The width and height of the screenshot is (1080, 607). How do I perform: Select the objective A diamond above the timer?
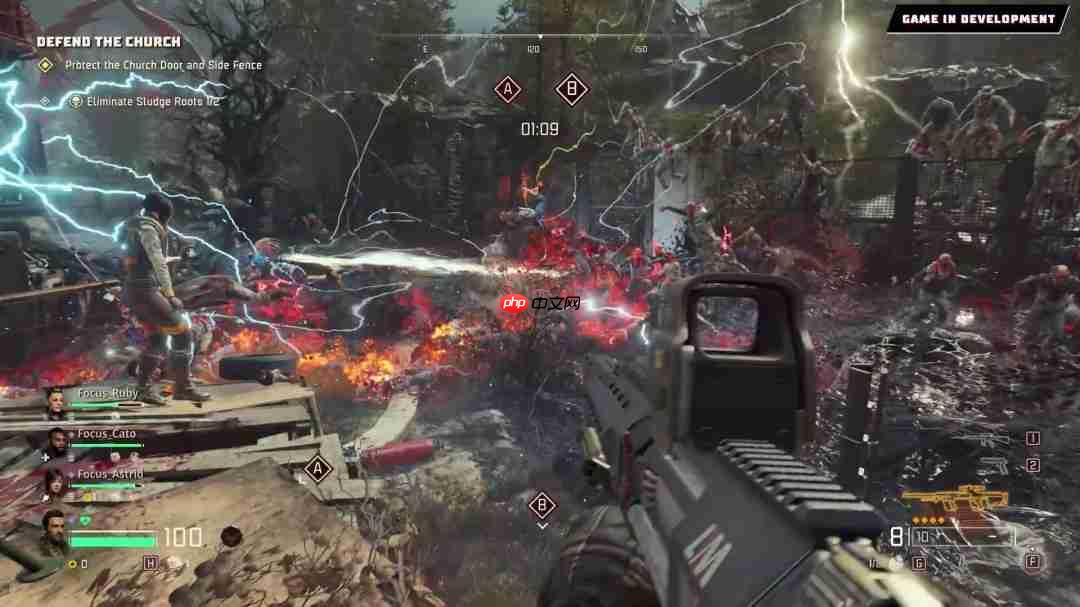(x=508, y=89)
